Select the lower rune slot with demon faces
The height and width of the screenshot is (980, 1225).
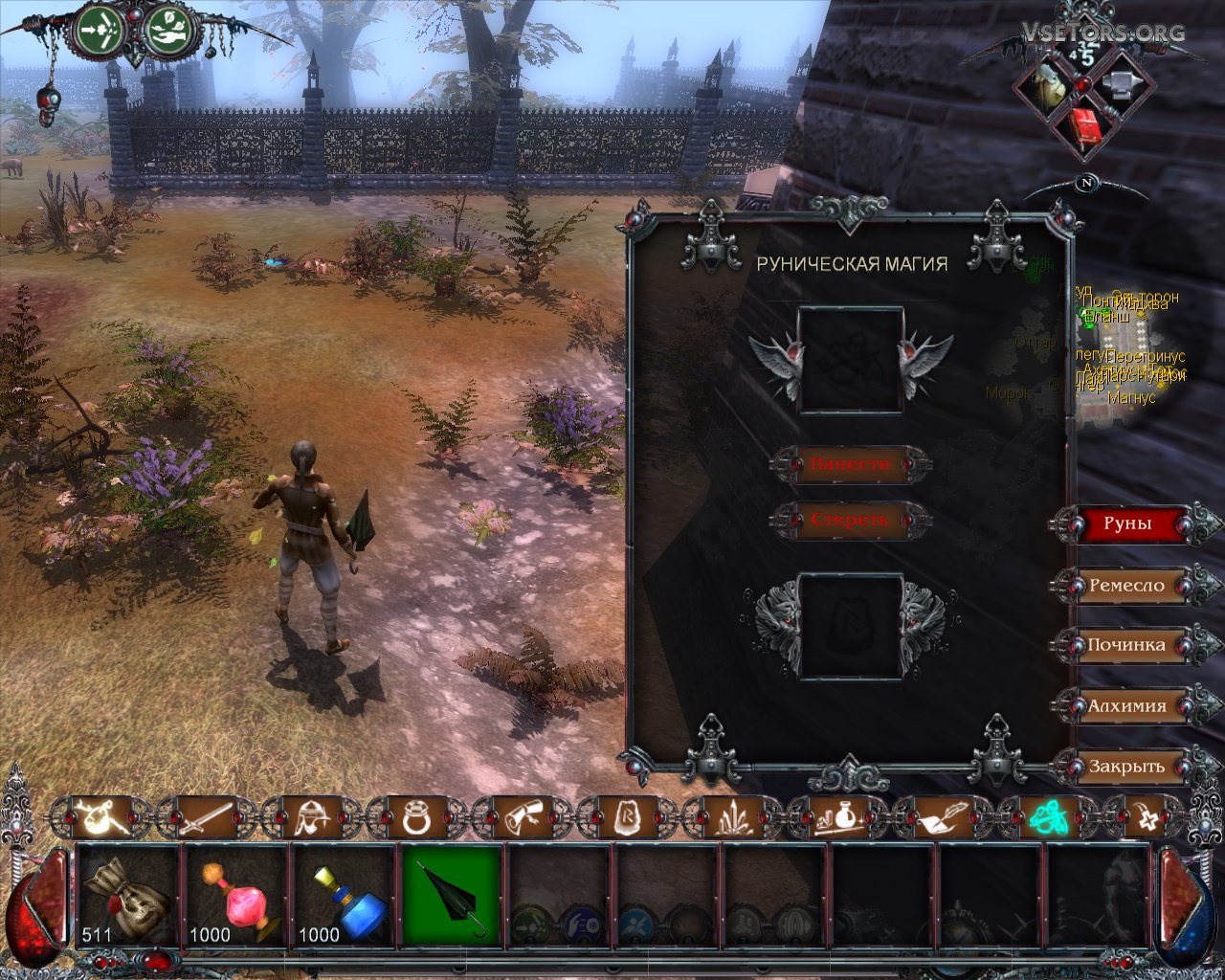click(851, 625)
